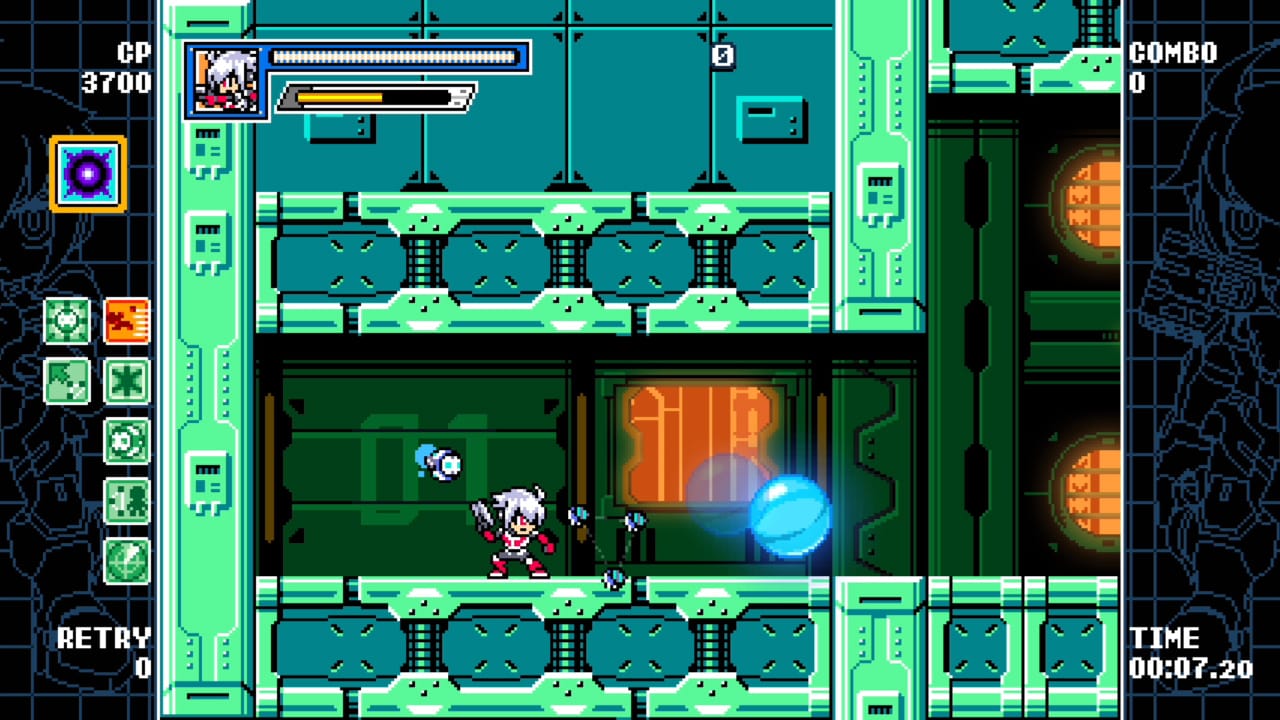Select the circular swirl skill icon
The image size is (1280, 720).
[x=127, y=441]
